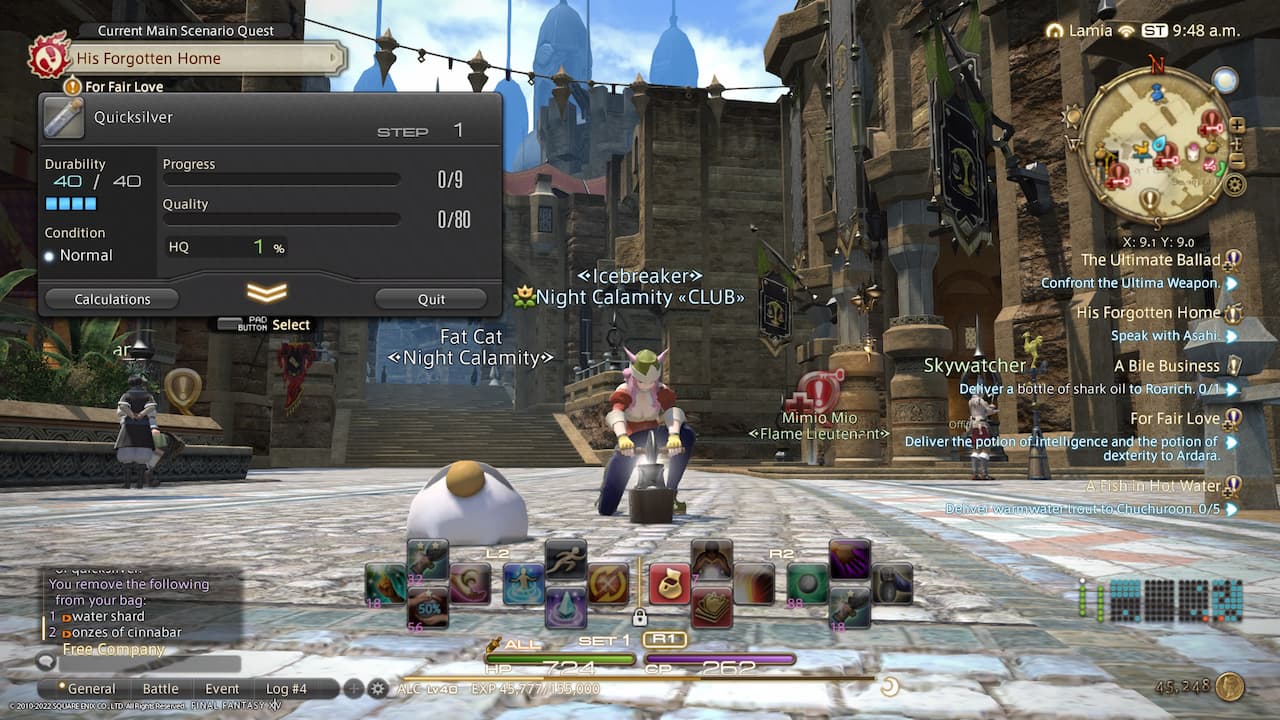This screenshot has width=1280, height=720.
Task: Open the chat settings gear icon
Action: pyautogui.click(x=376, y=689)
